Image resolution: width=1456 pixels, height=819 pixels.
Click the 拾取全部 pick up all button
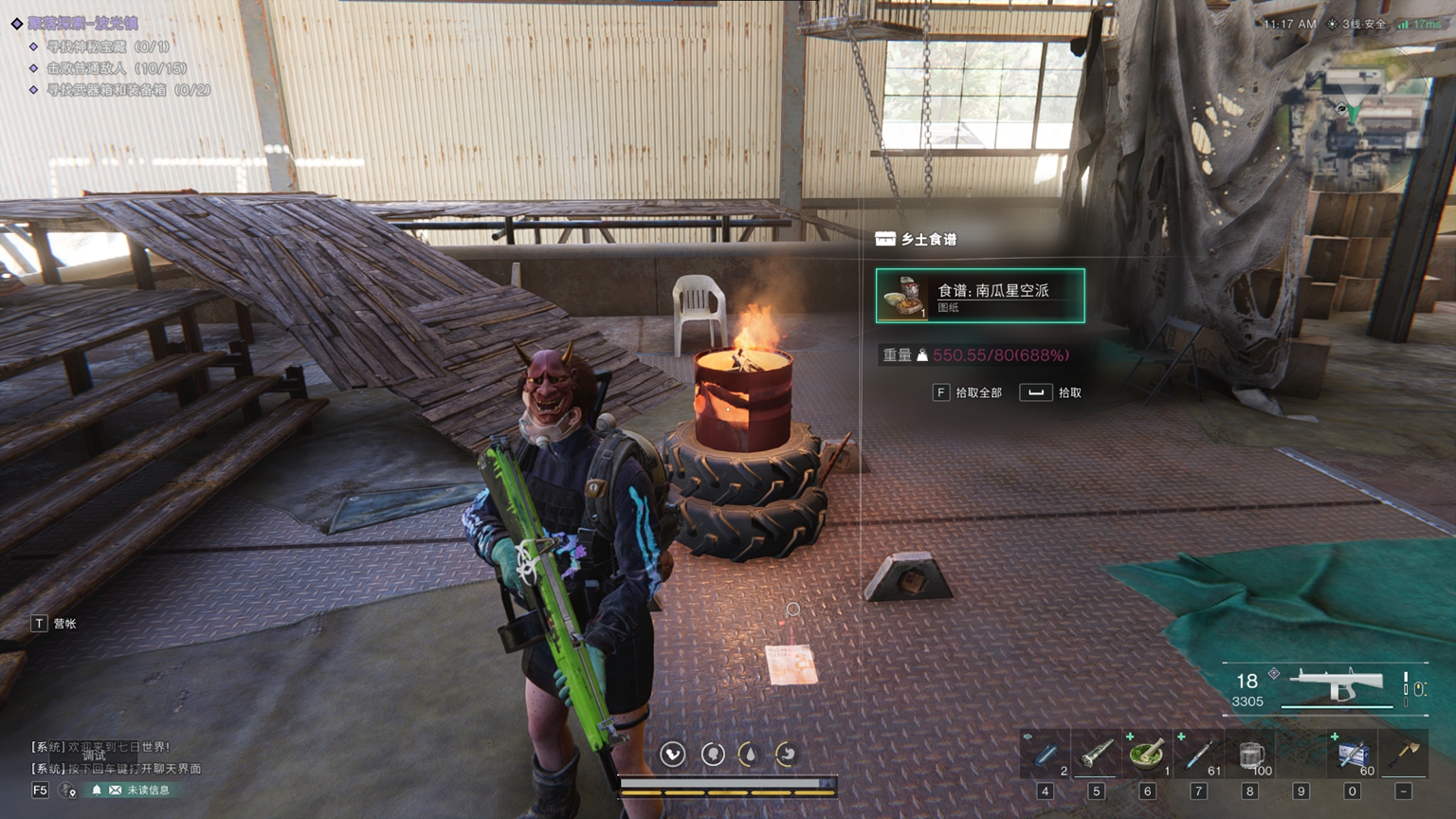click(968, 392)
